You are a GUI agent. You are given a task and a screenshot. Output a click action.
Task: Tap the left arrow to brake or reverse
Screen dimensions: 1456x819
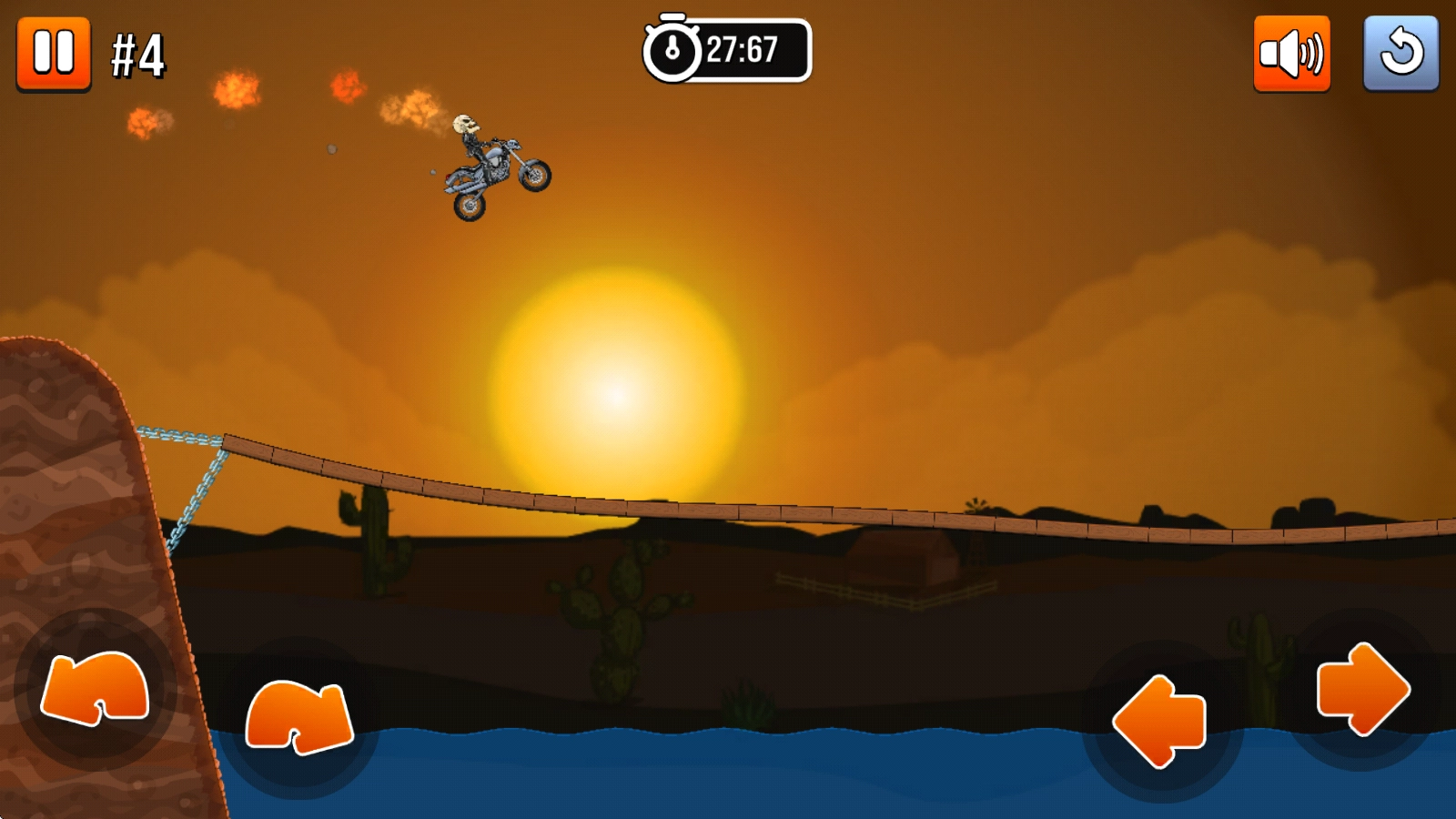point(1159,721)
